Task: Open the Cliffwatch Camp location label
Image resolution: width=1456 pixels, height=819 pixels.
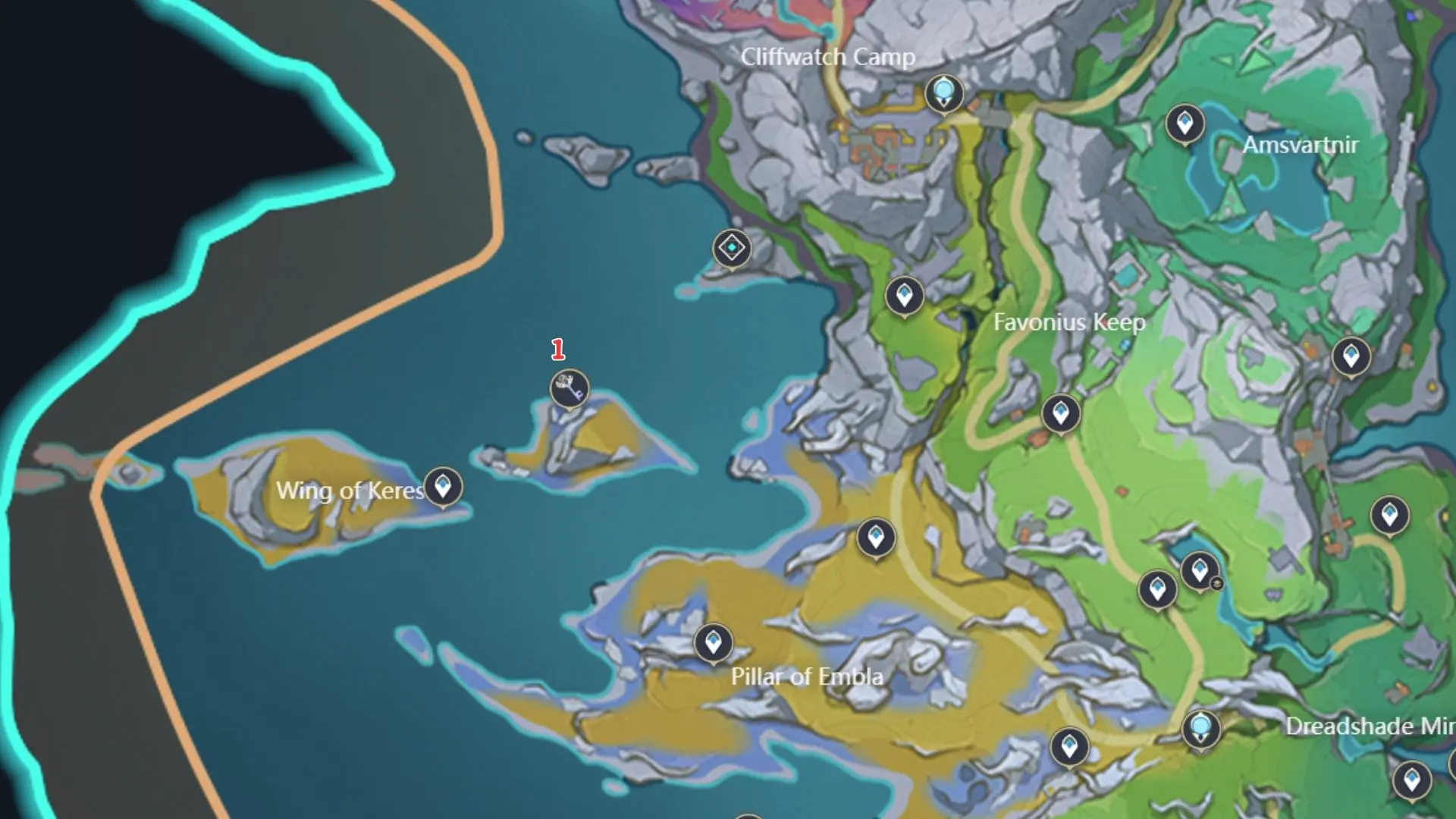Action: point(828,56)
